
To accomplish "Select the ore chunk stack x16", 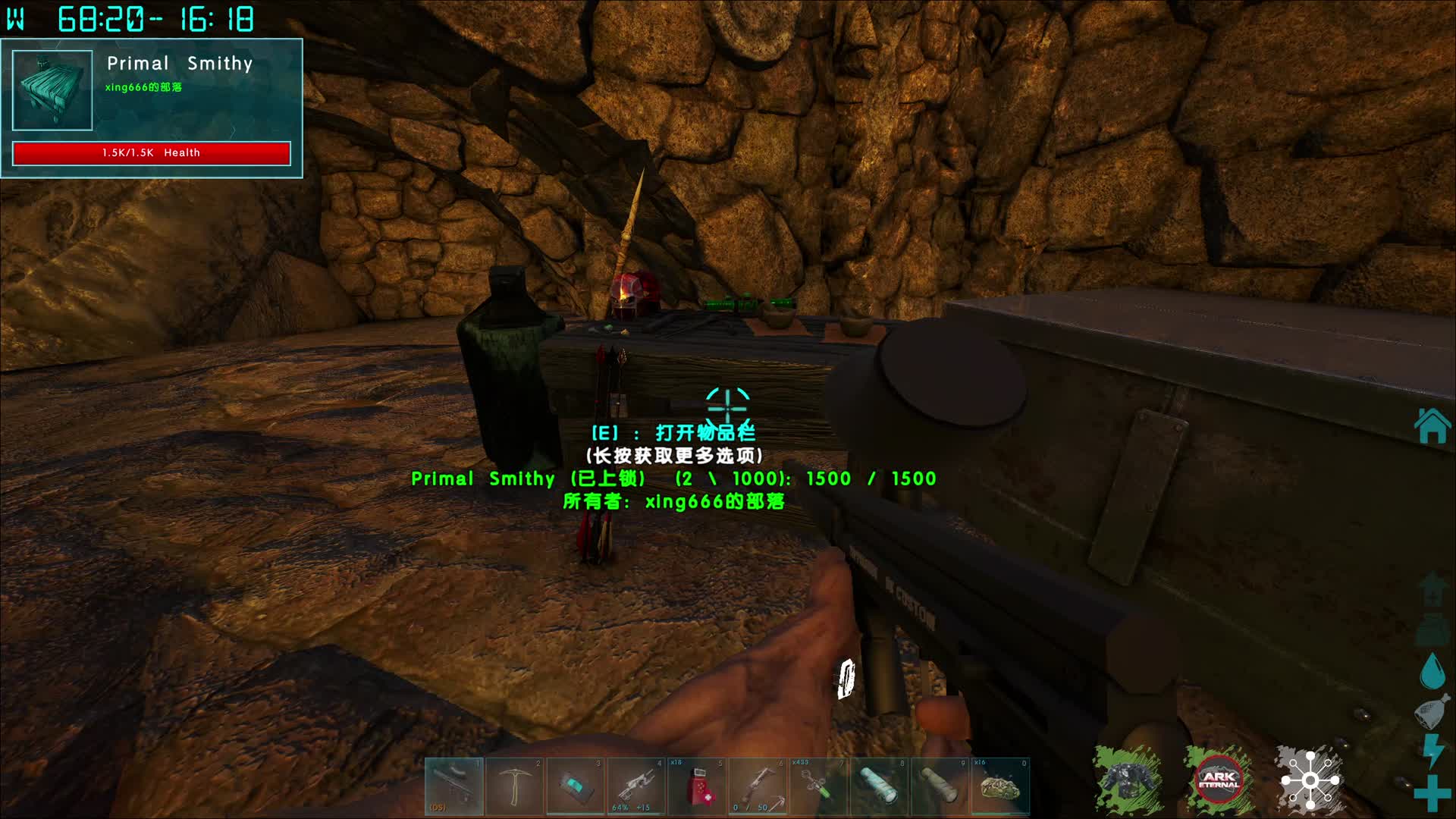I will tap(1000, 786).
